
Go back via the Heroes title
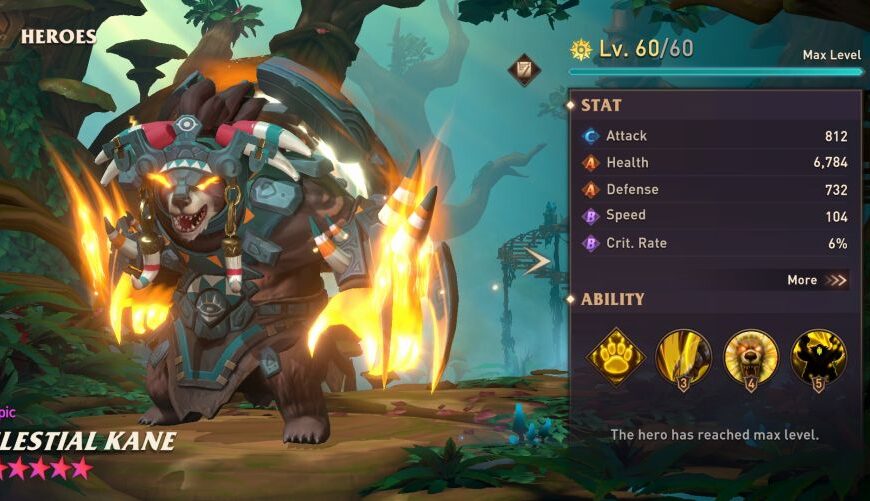coord(58,37)
